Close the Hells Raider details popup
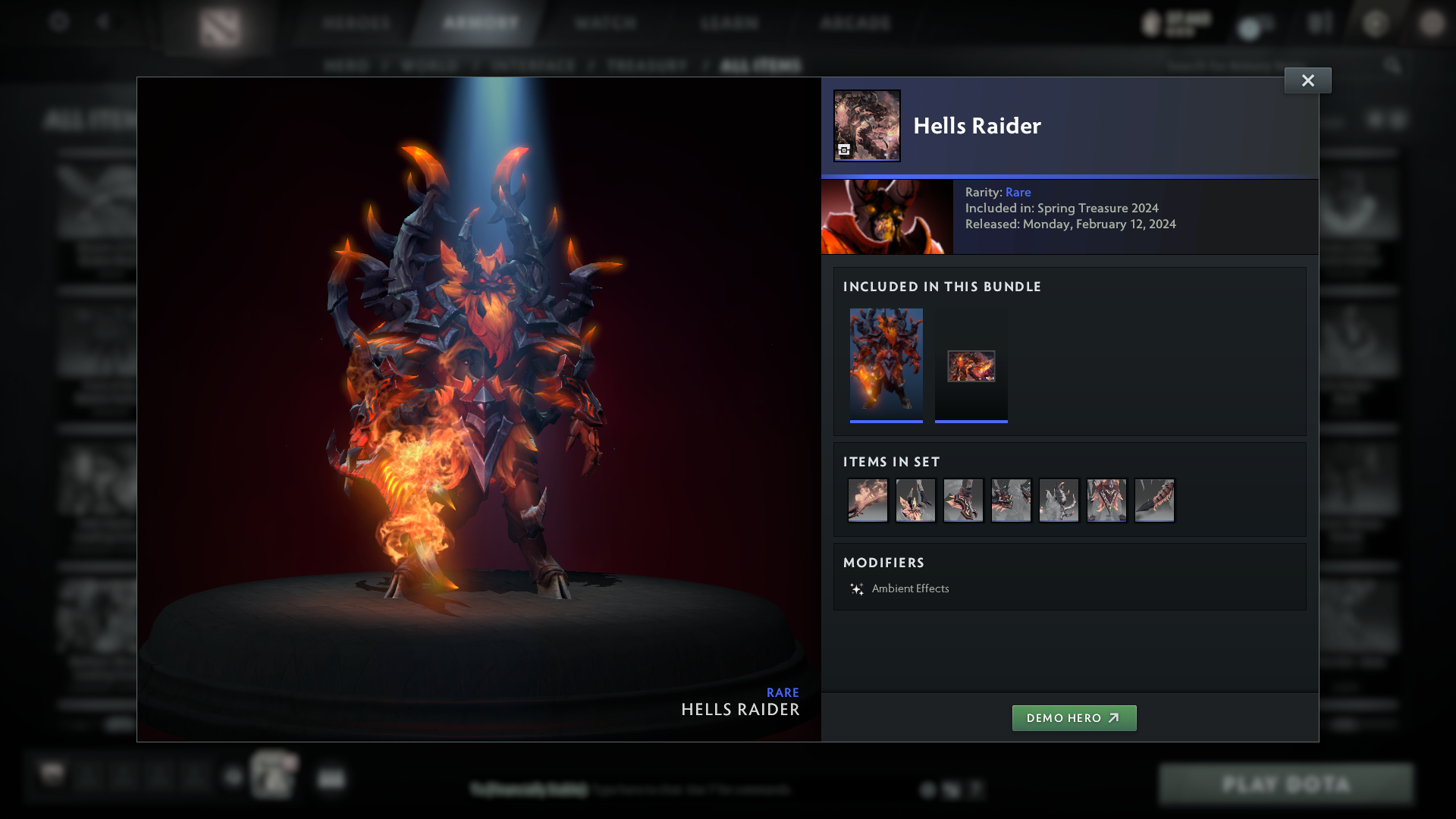 tap(1307, 80)
